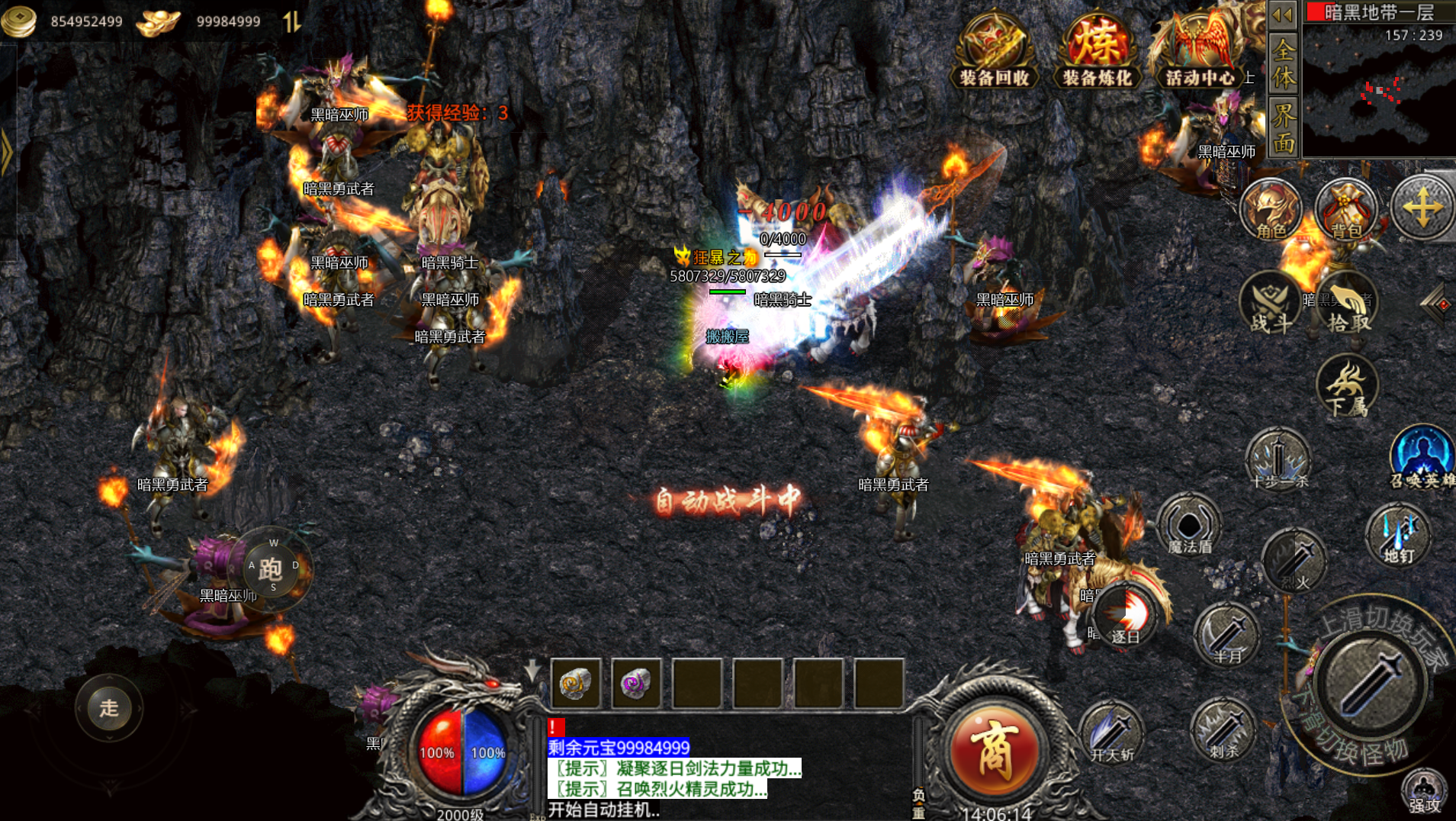Open the 角色 character sheet
The width and height of the screenshot is (1456, 821).
[x=1271, y=210]
